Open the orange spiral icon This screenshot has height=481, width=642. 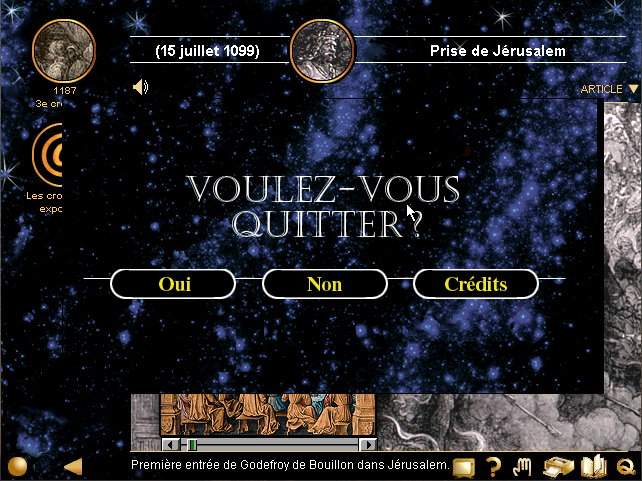coord(49,155)
